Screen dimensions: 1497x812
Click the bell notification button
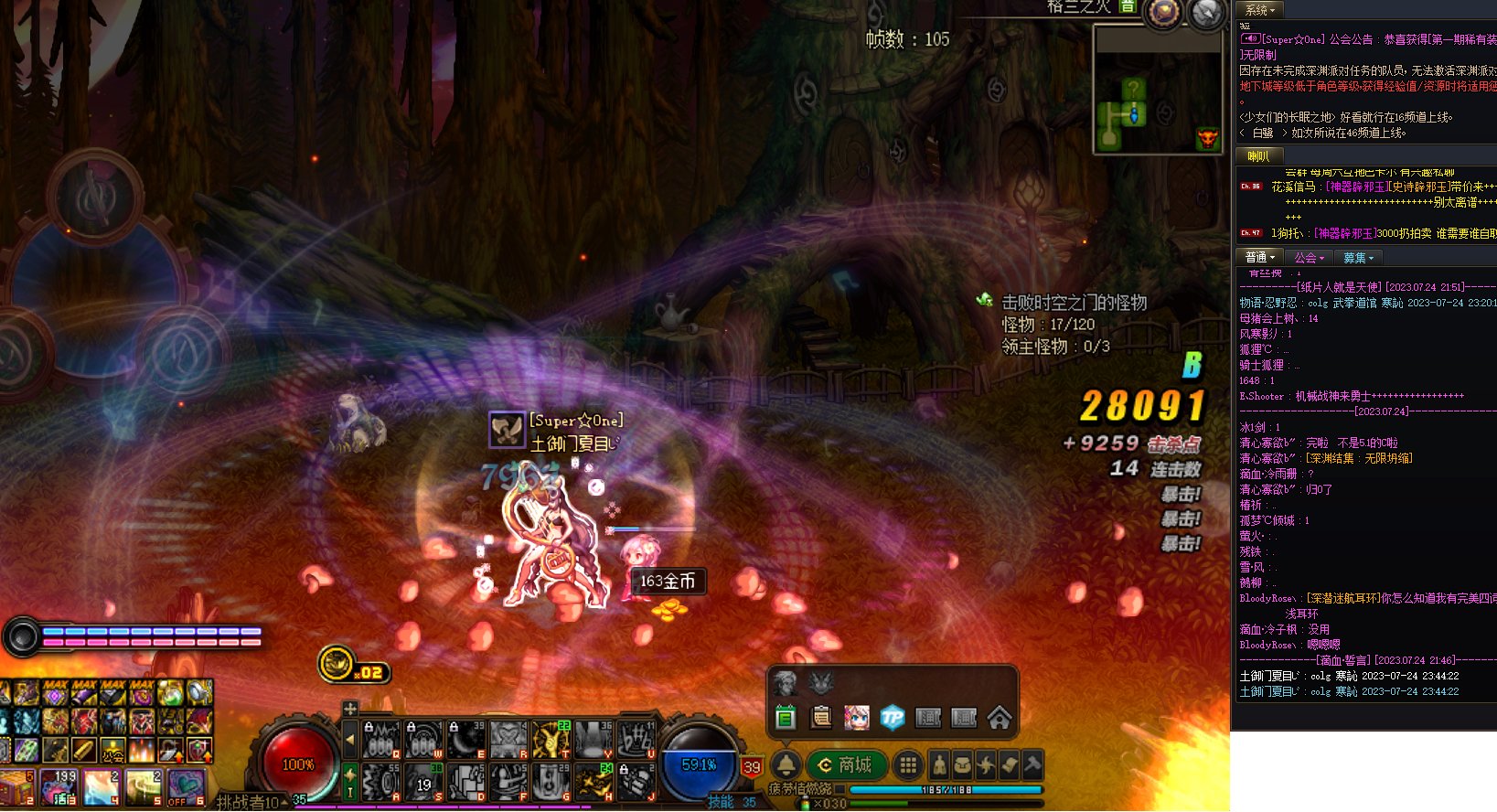coord(786,764)
